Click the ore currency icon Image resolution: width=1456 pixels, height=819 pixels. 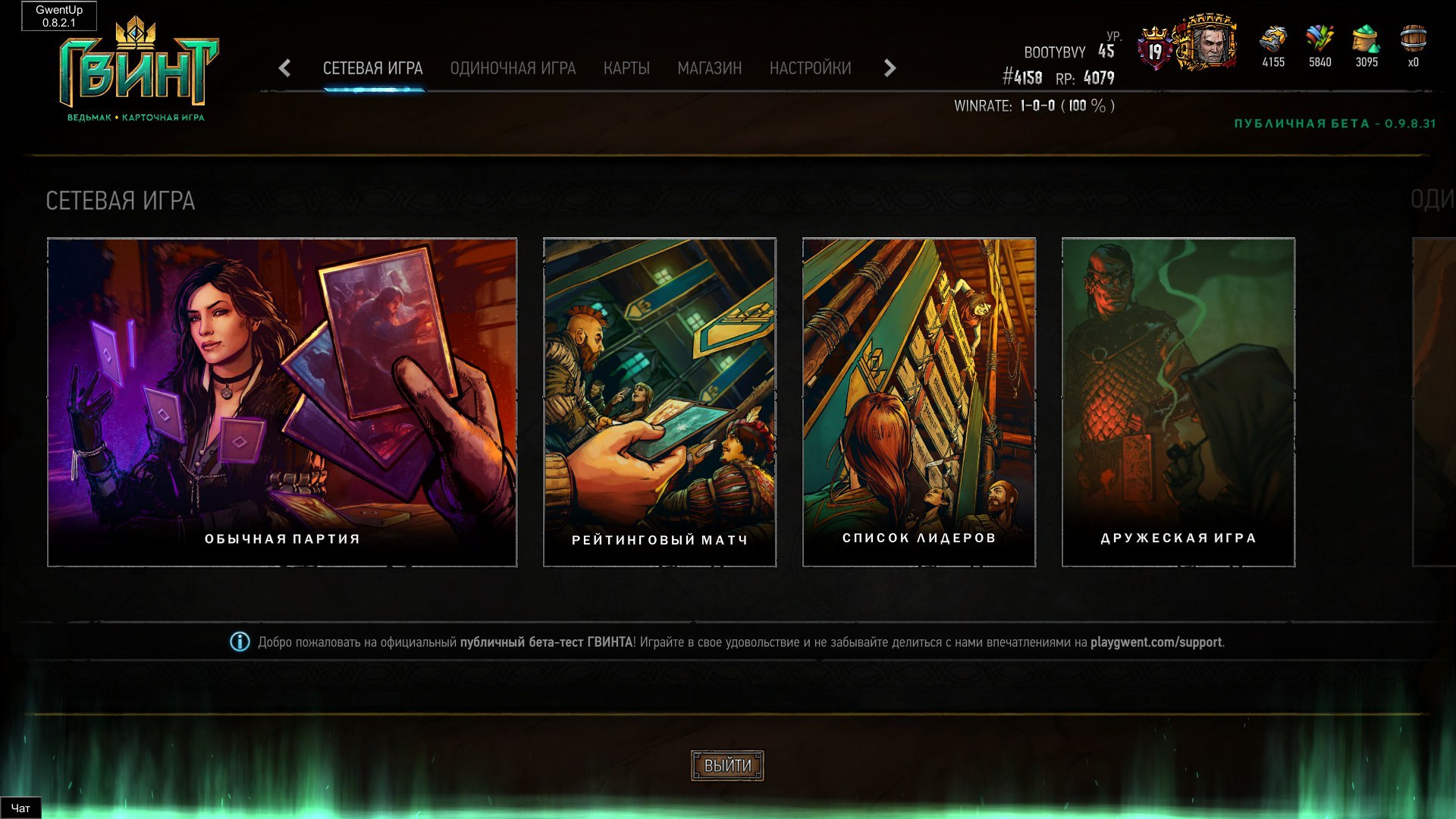click(1273, 39)
